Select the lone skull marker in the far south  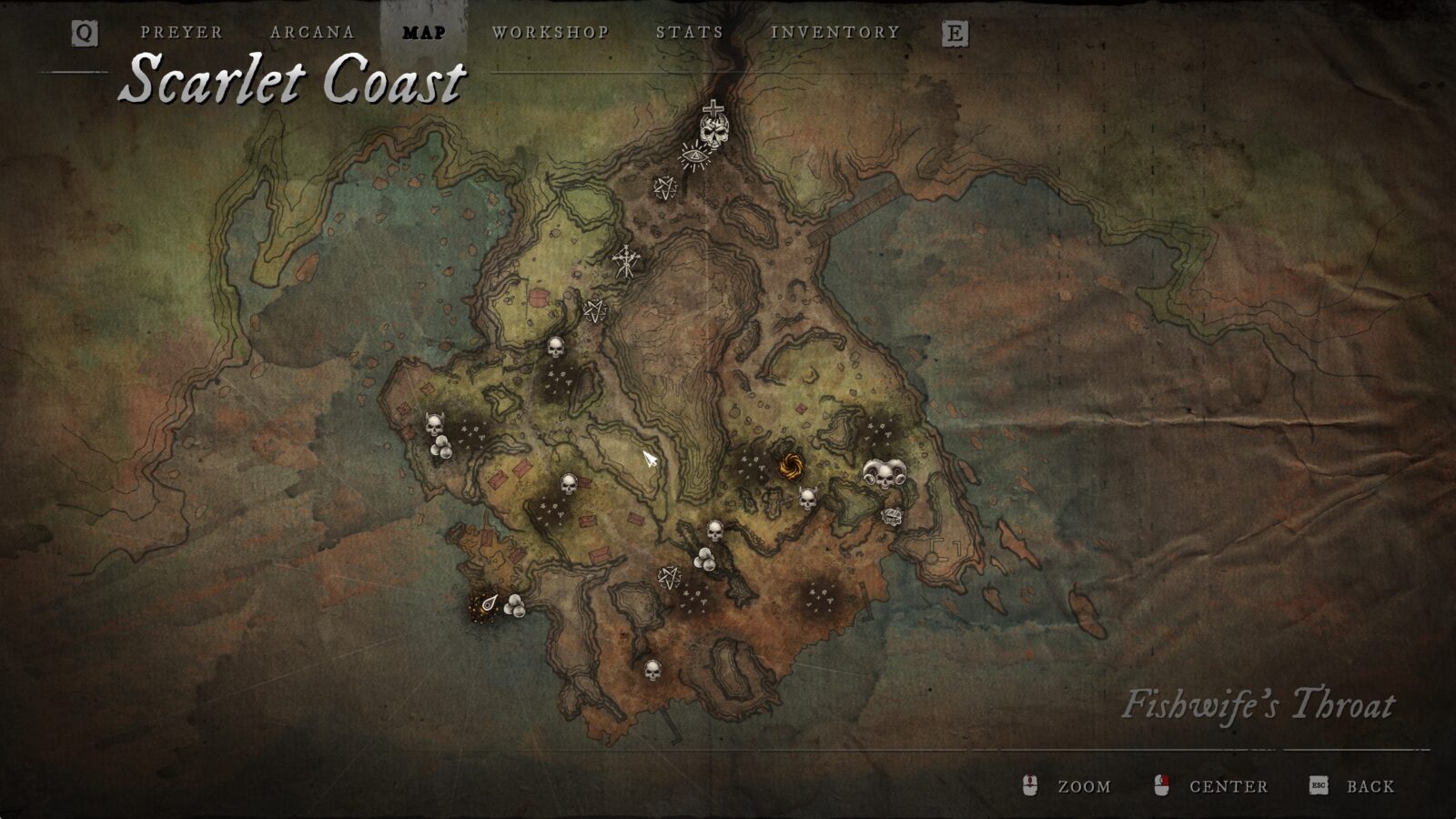coord(652,671)
